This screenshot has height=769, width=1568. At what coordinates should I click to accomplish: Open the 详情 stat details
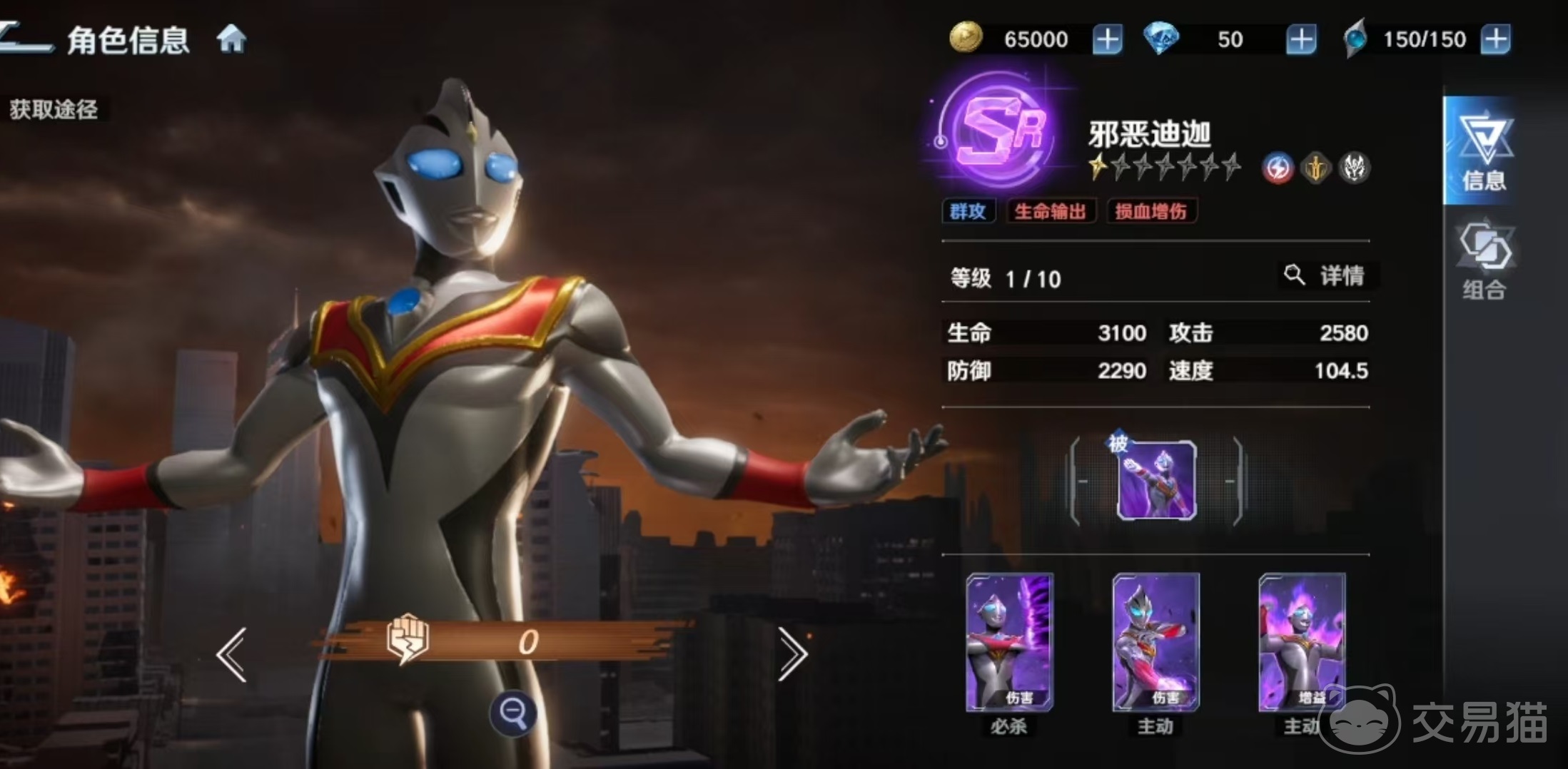(1327, 275)
